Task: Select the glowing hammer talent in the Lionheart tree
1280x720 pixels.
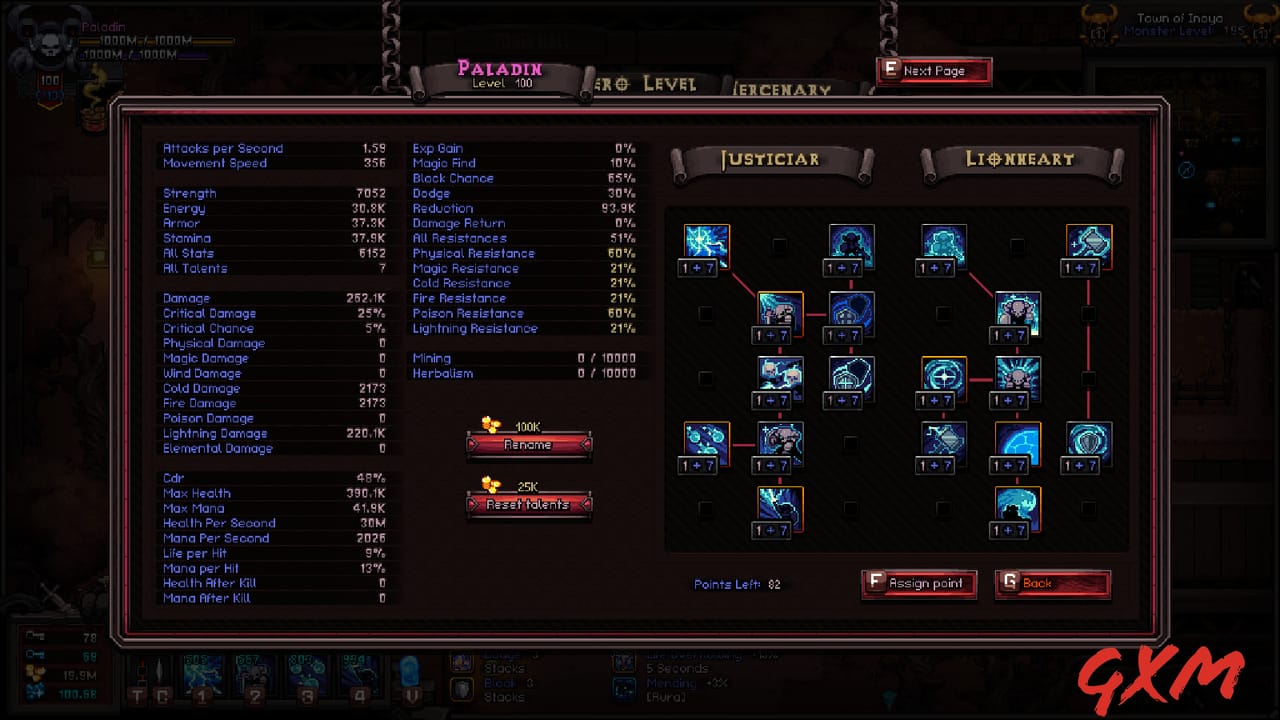Action: 1087,243
